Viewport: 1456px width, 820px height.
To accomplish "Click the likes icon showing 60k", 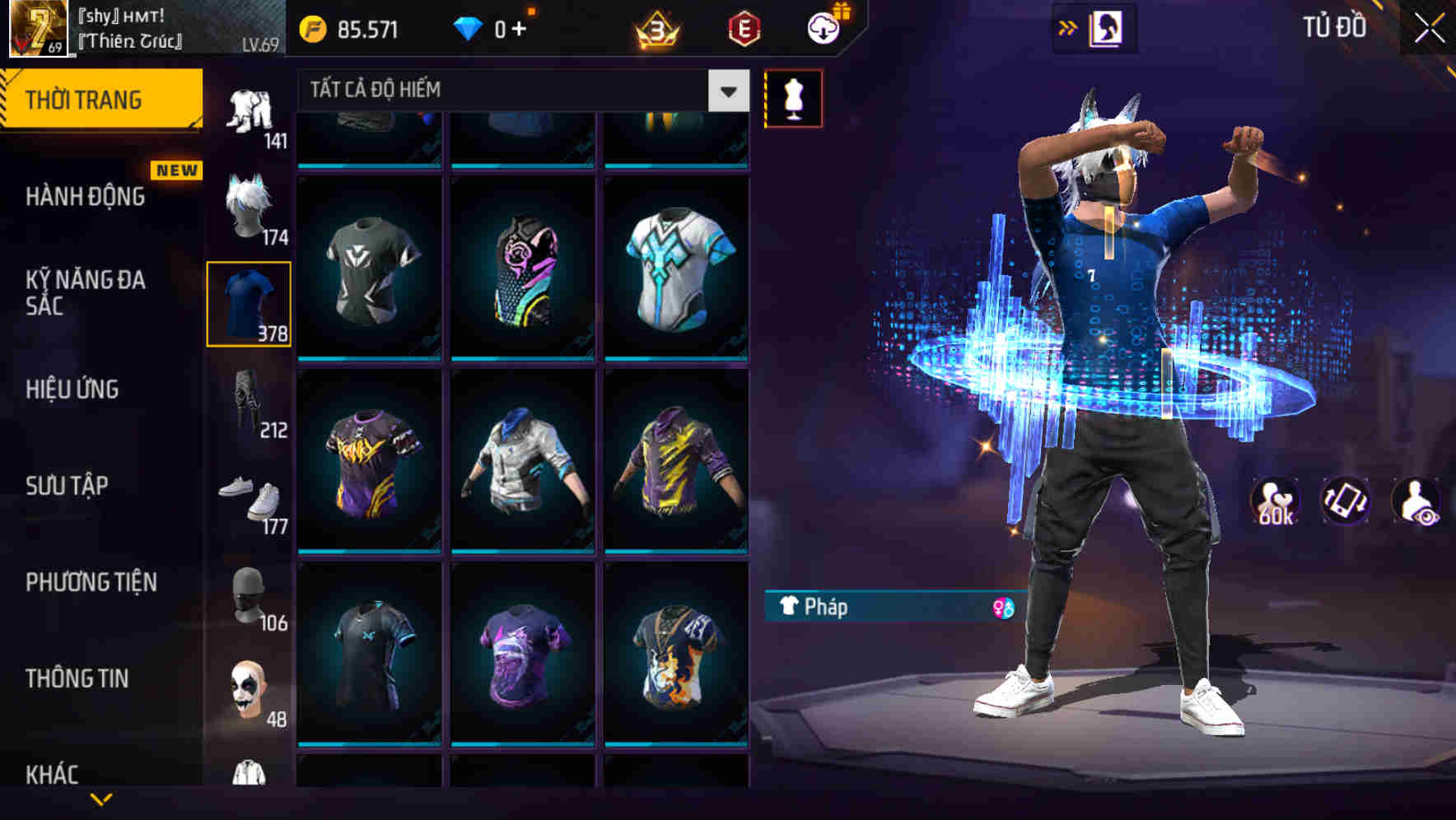I will click(x=1276, y=499).
